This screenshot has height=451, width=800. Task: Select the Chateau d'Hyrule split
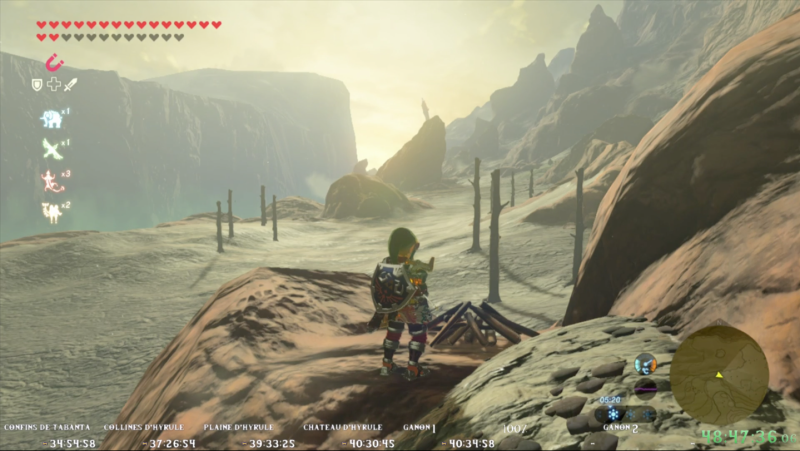tap(343, 427)
